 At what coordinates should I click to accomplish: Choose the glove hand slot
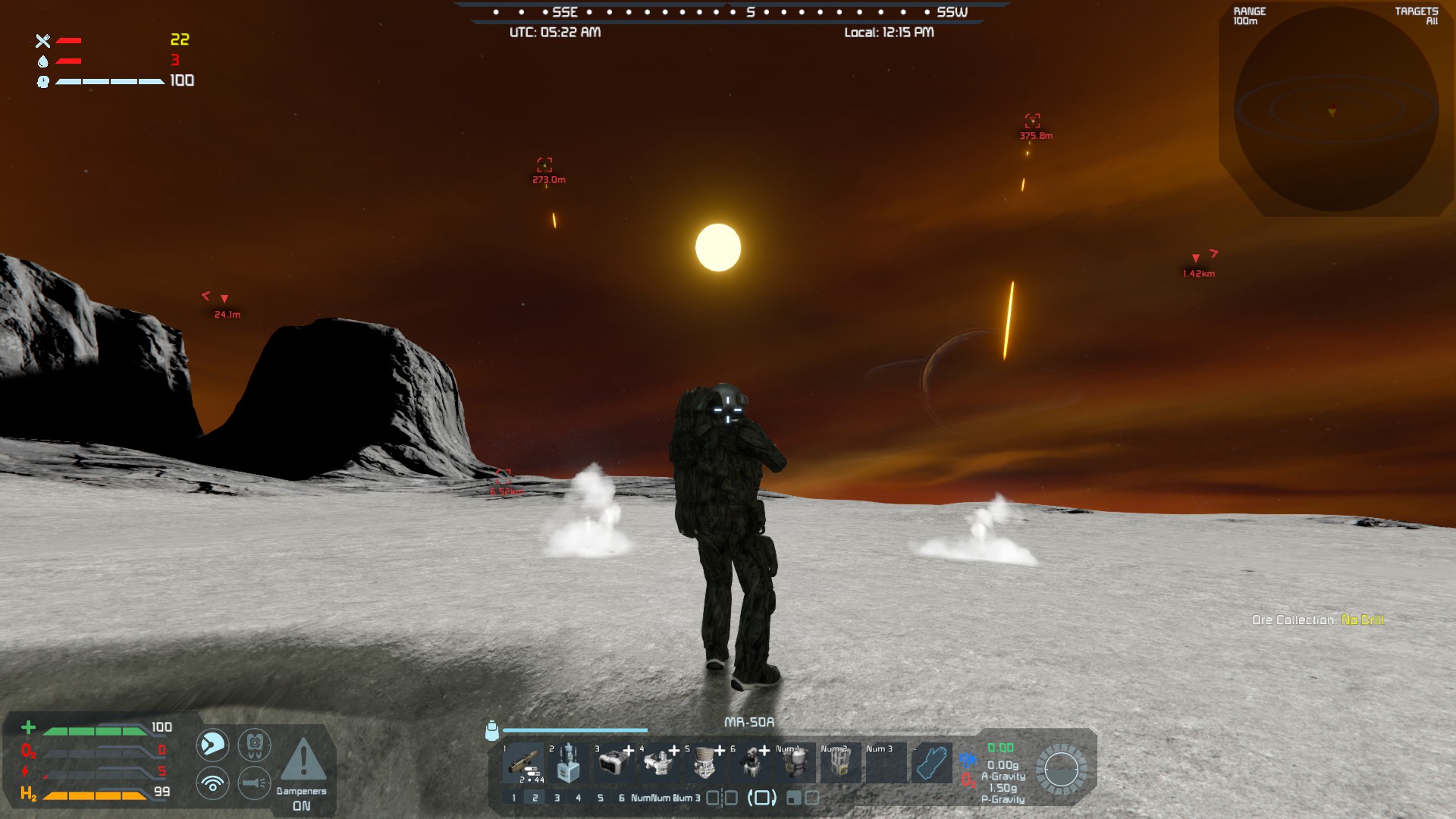pos(932,764)
